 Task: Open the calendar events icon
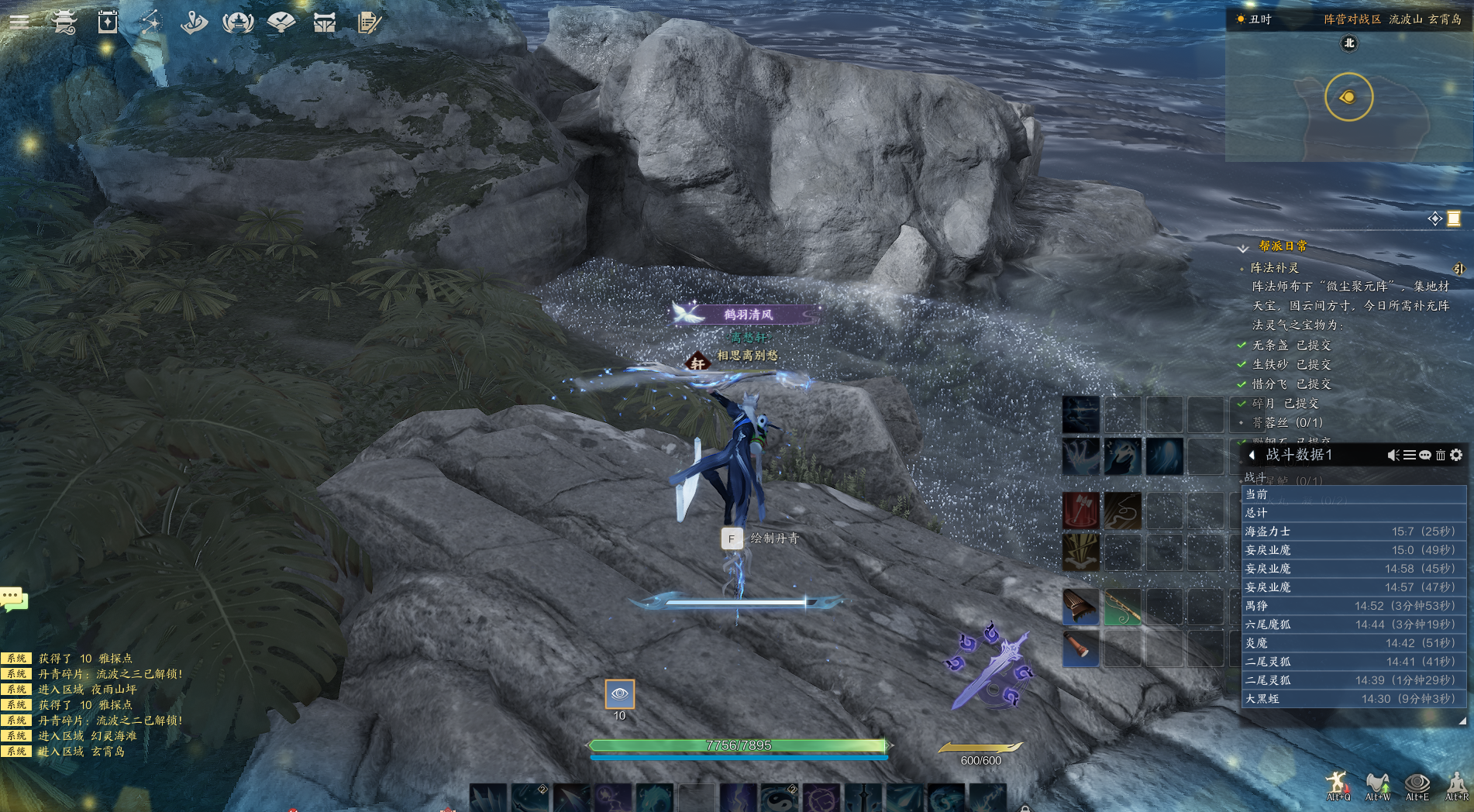coord(108,22)
